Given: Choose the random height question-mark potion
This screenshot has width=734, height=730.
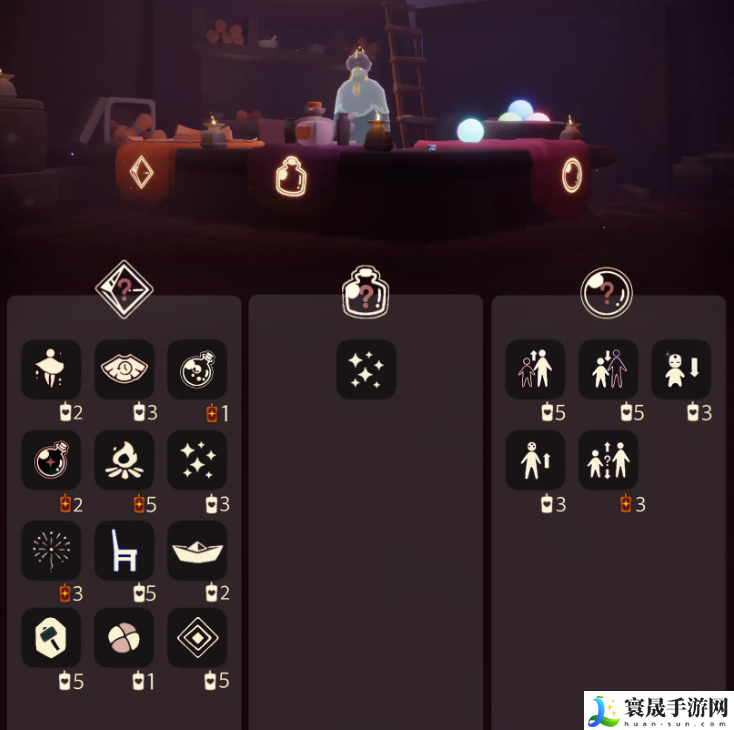Looking at the screenshot, I should [608, 460].
